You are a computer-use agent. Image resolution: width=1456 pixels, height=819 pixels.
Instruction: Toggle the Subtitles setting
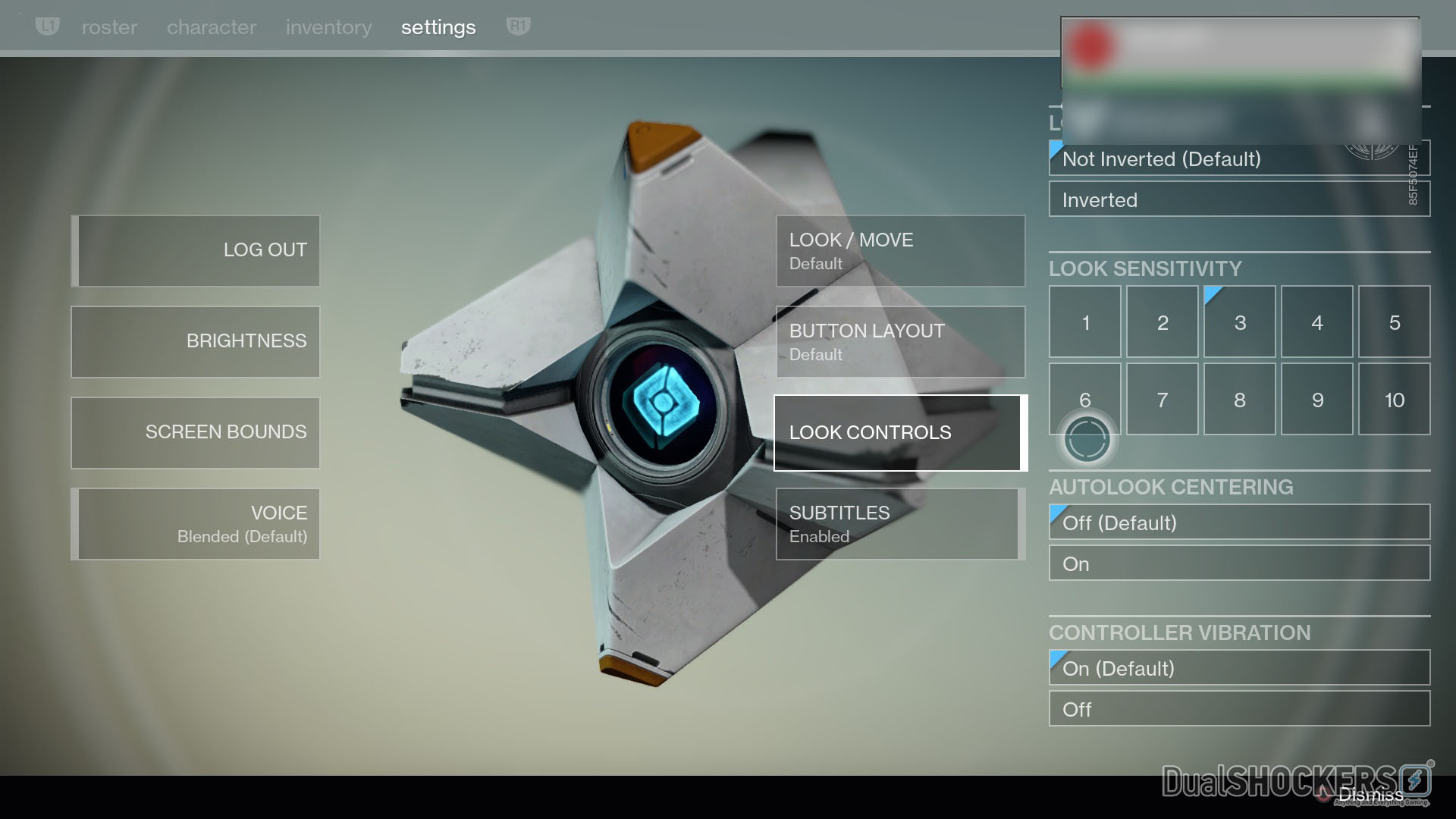[x=900, y=523]
